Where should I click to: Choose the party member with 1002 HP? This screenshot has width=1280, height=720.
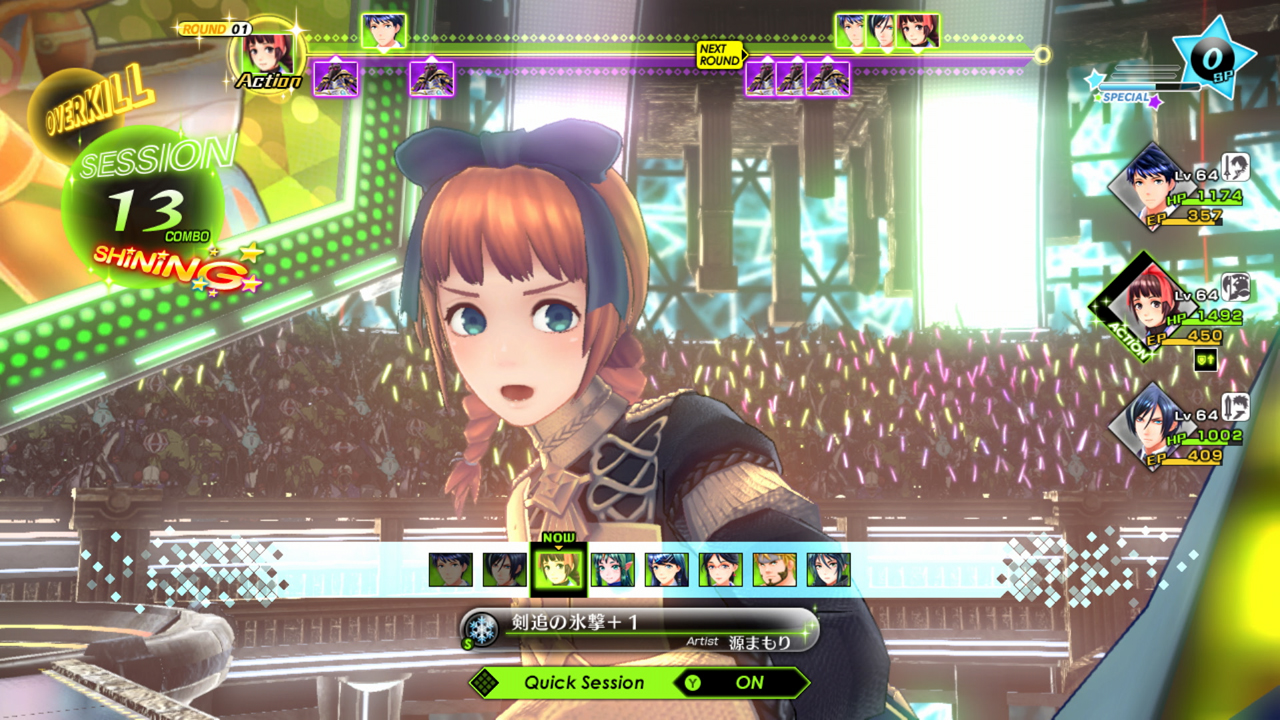coord(1150,426)
